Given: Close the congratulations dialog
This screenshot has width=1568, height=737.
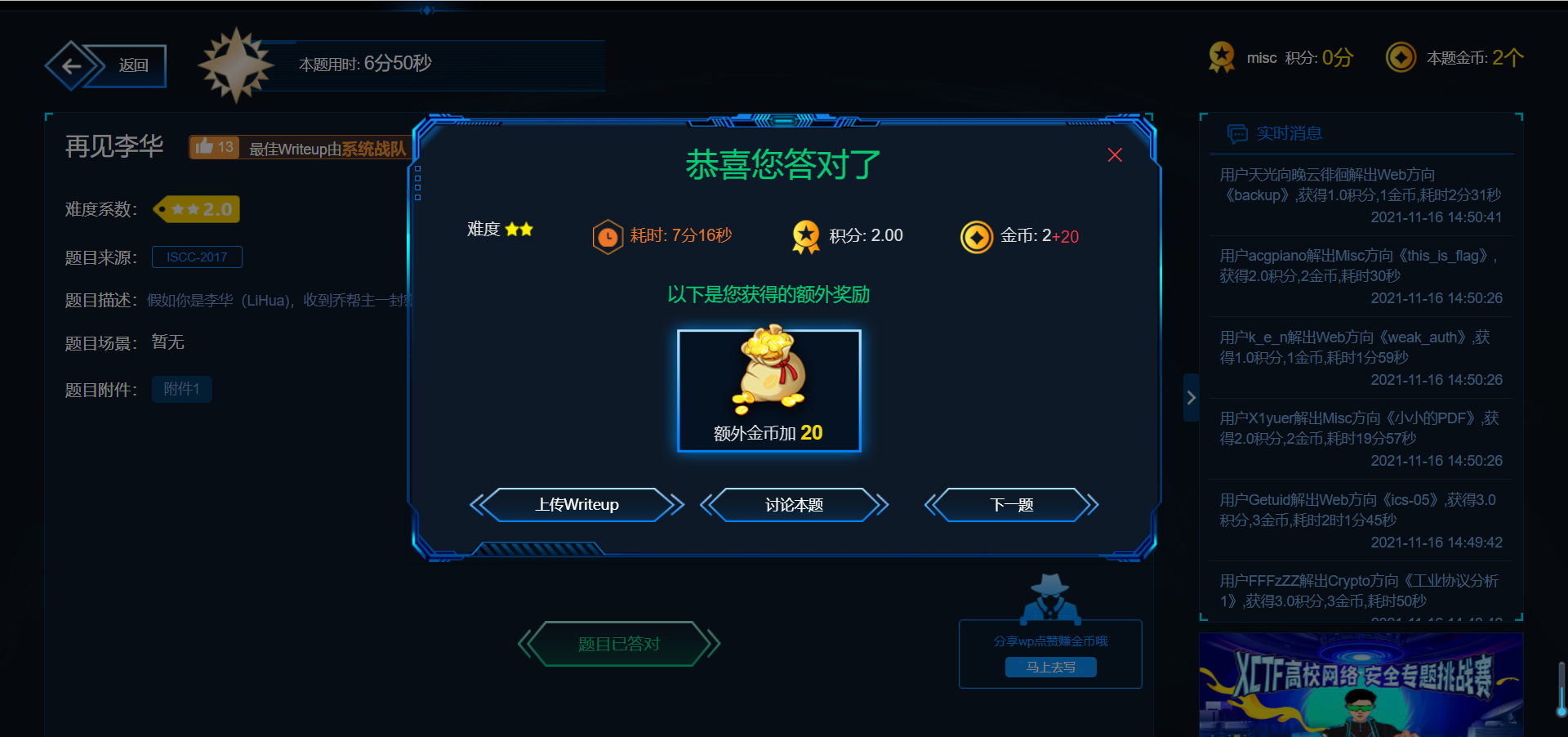Looking at the screenshot, I should pyautogui.click(x=1114, y=154).
